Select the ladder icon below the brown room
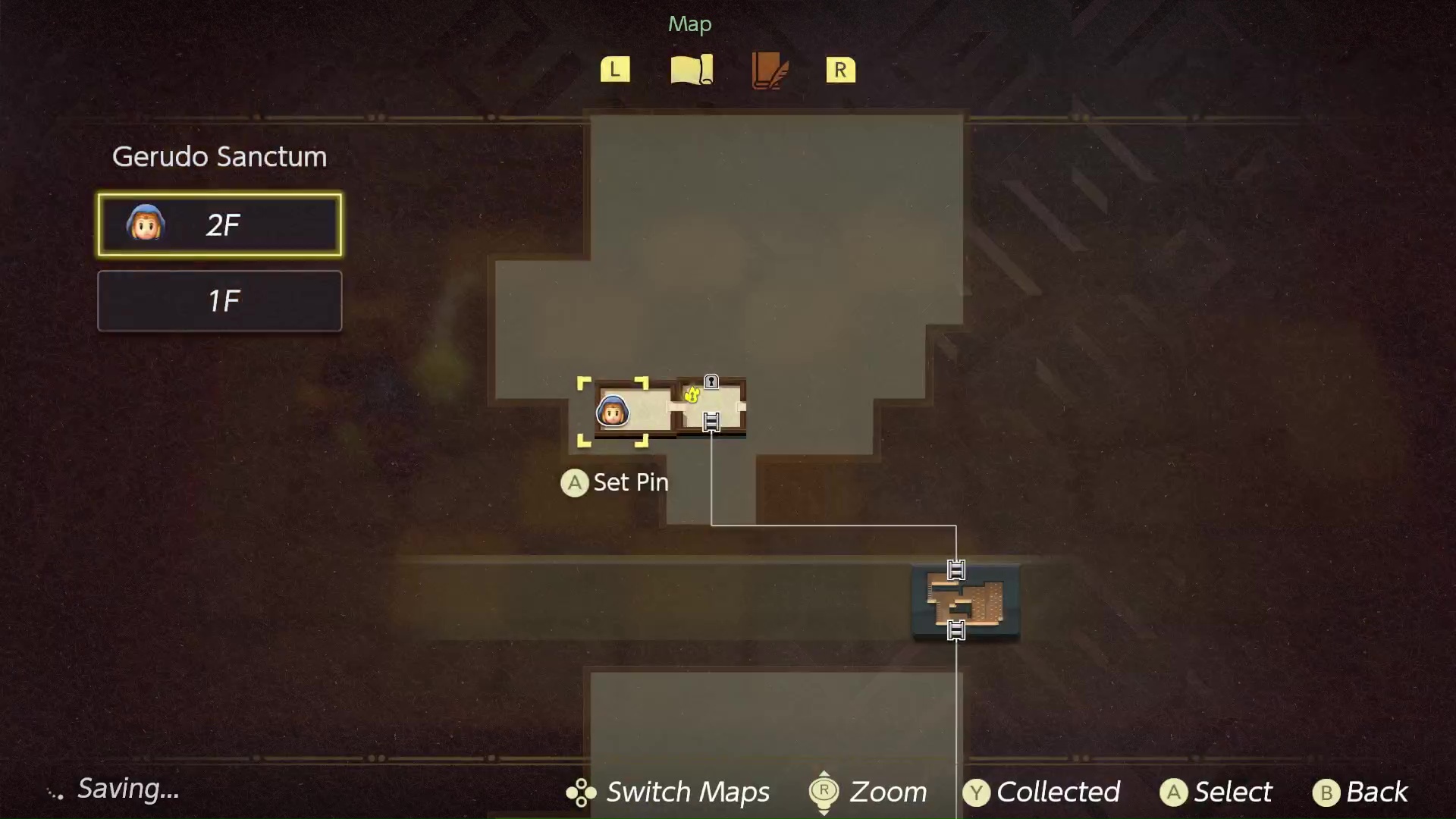 tap(956, 630)
